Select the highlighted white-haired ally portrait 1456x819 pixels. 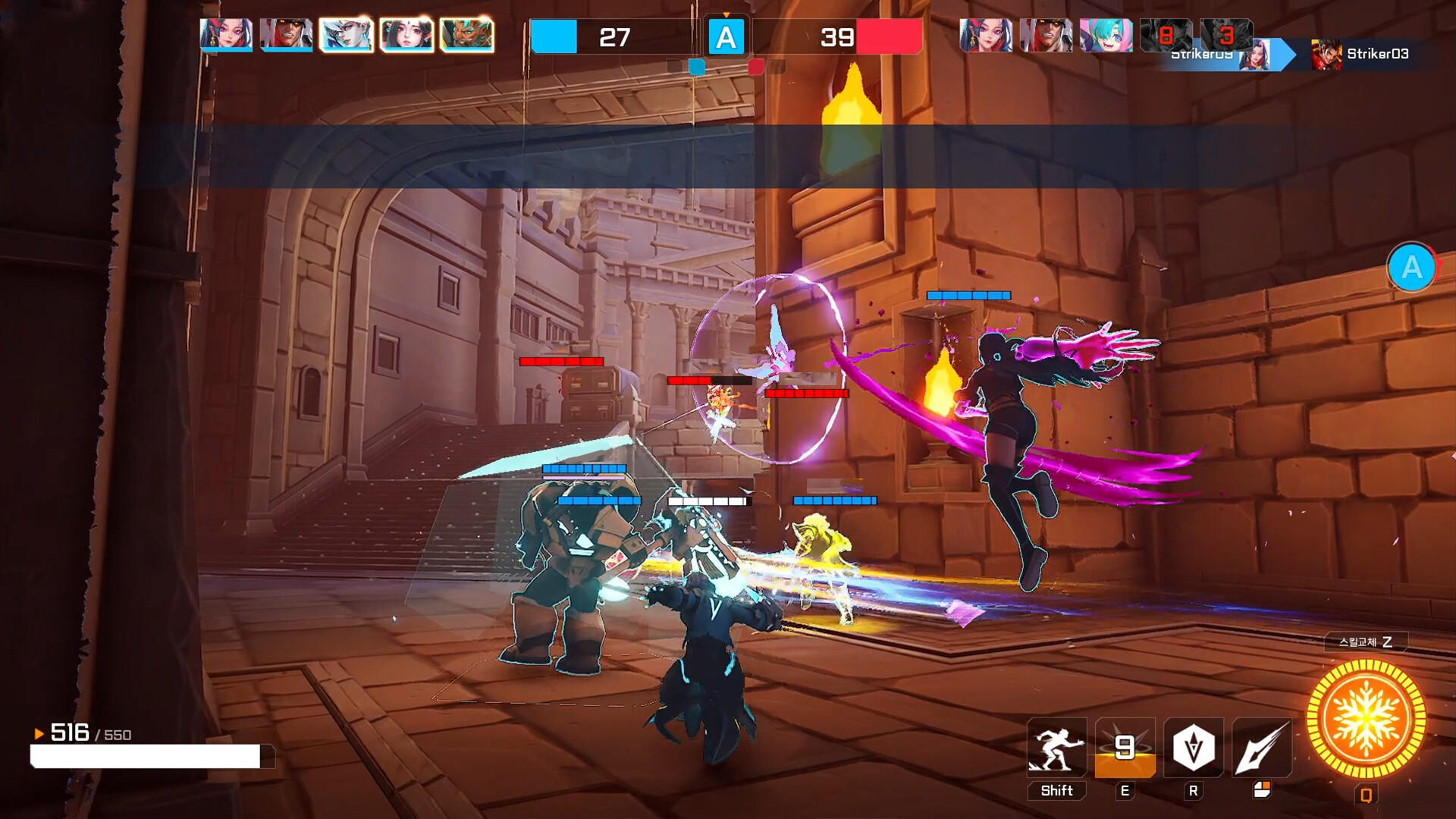tap(345, 34)
